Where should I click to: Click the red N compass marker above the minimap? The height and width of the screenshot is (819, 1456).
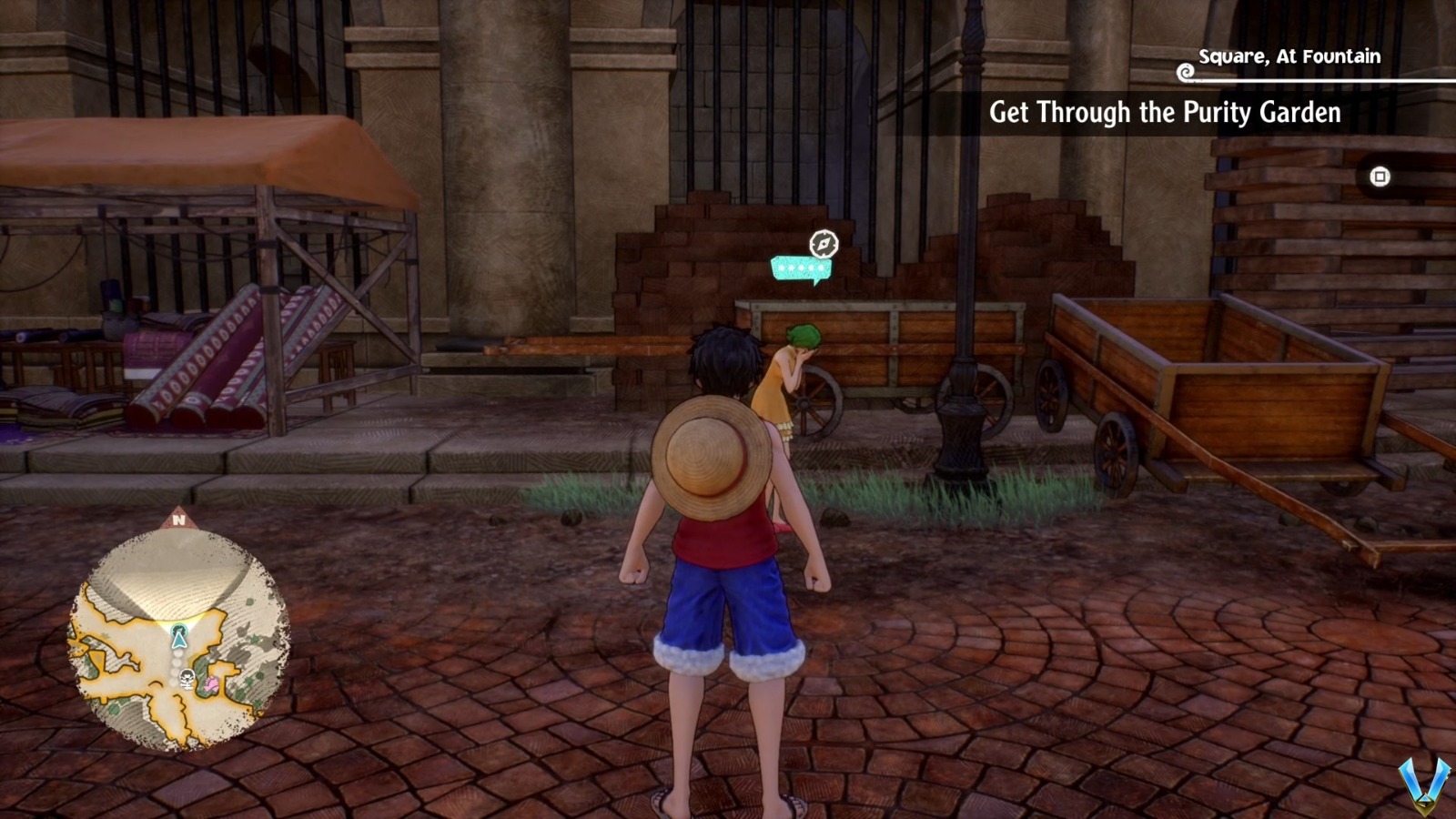[x=179, y=519]
